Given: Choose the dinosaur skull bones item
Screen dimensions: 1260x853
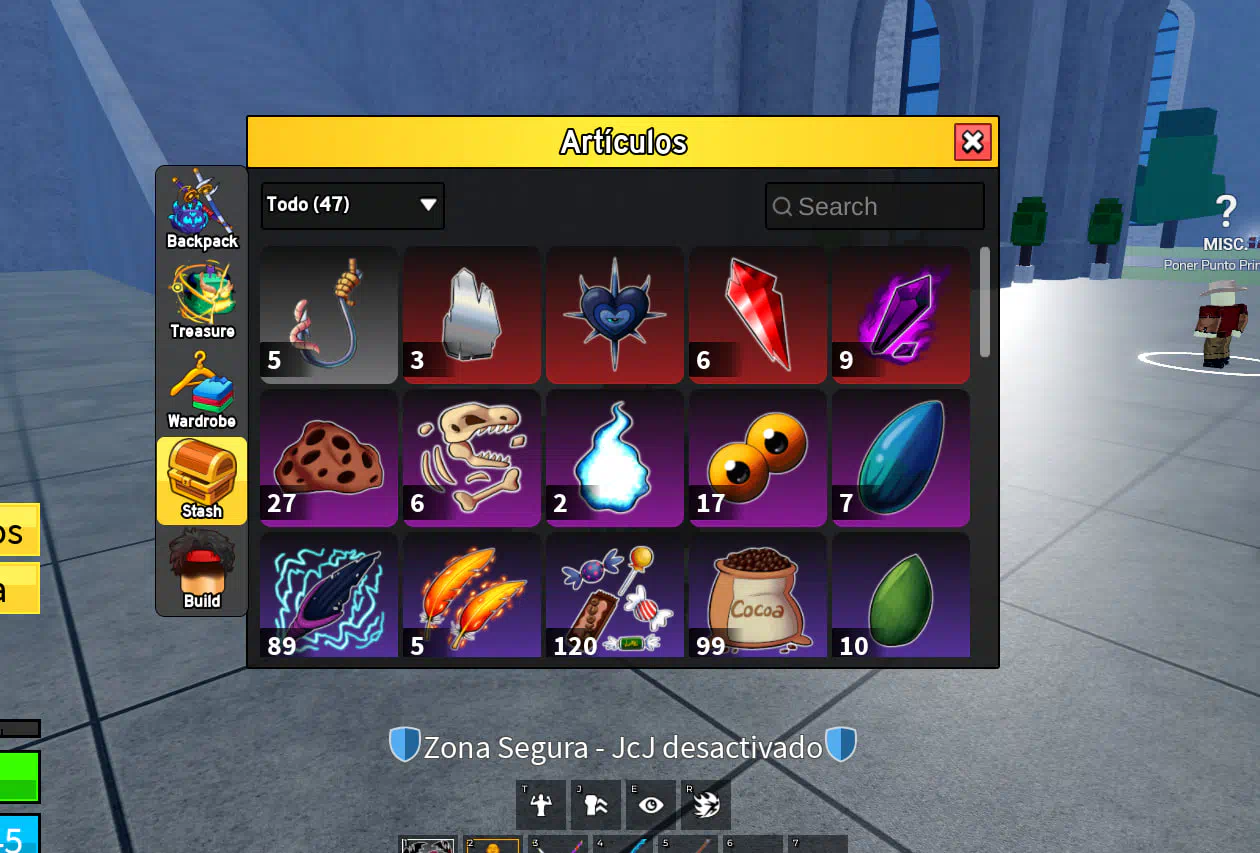Looking at the screenshot, I should (472, 458).
